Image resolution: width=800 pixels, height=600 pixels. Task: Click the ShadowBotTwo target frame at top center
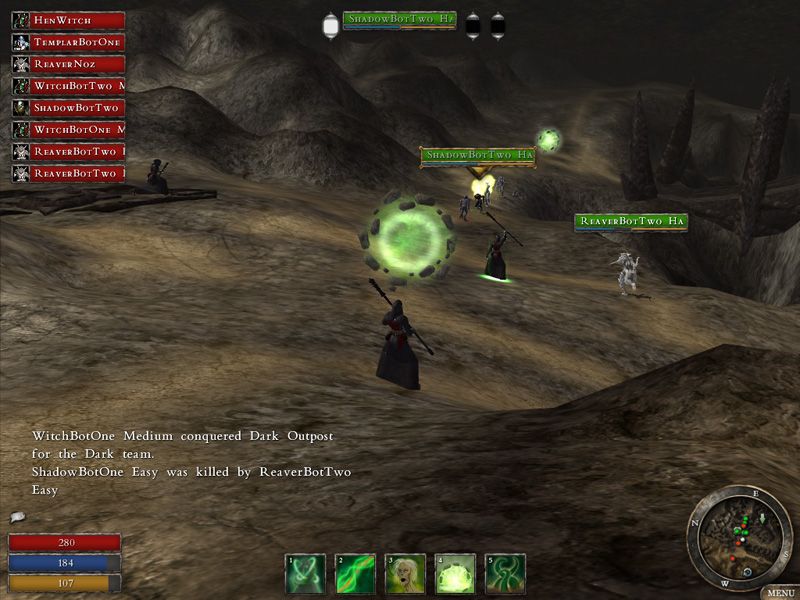(x=399, y=20)
